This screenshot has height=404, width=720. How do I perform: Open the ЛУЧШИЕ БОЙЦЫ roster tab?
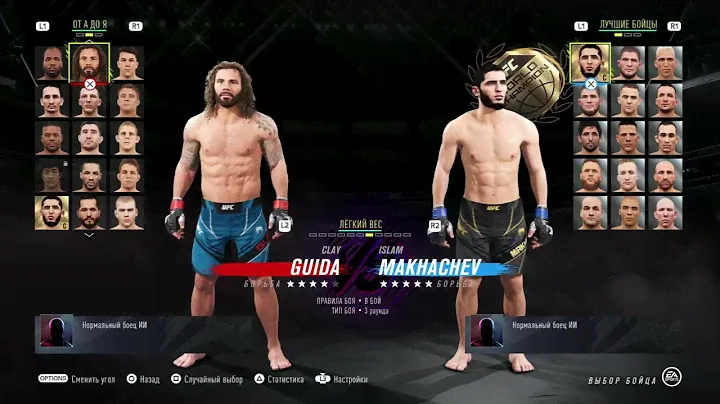[627, 24]
